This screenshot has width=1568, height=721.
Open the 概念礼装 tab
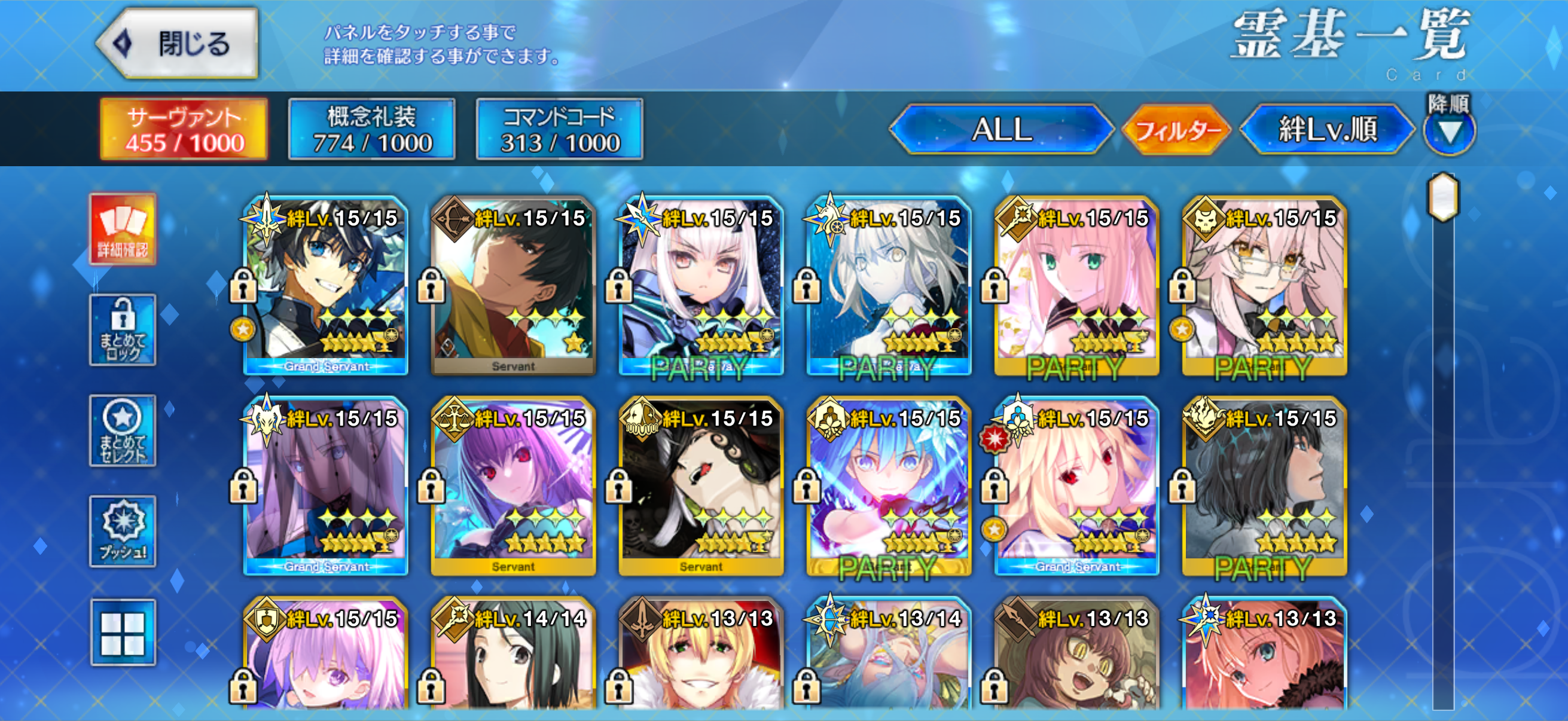coord(371,129)
